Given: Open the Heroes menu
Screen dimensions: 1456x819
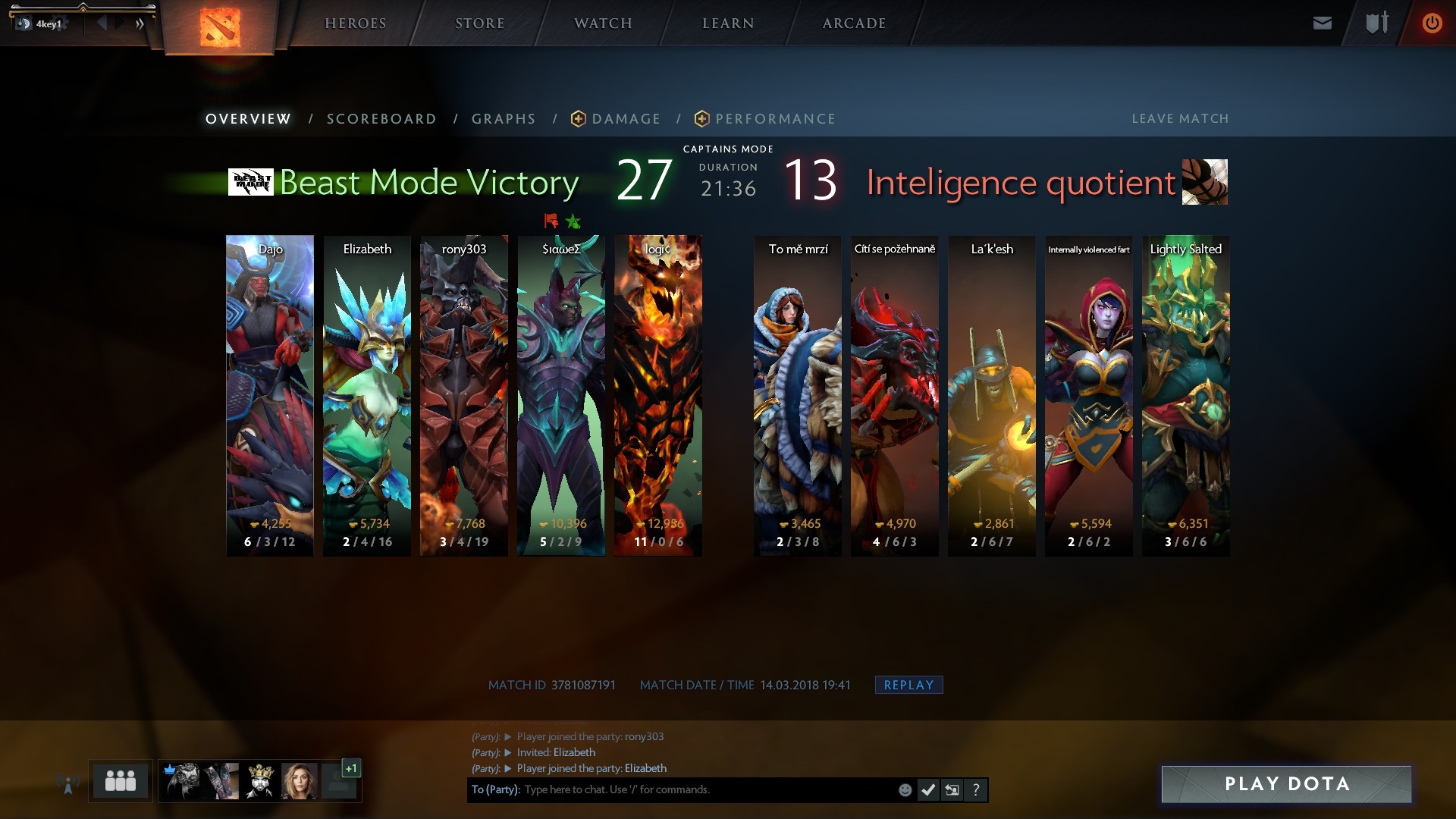Looking at the screenshot, I should click(x=355, y=24).
